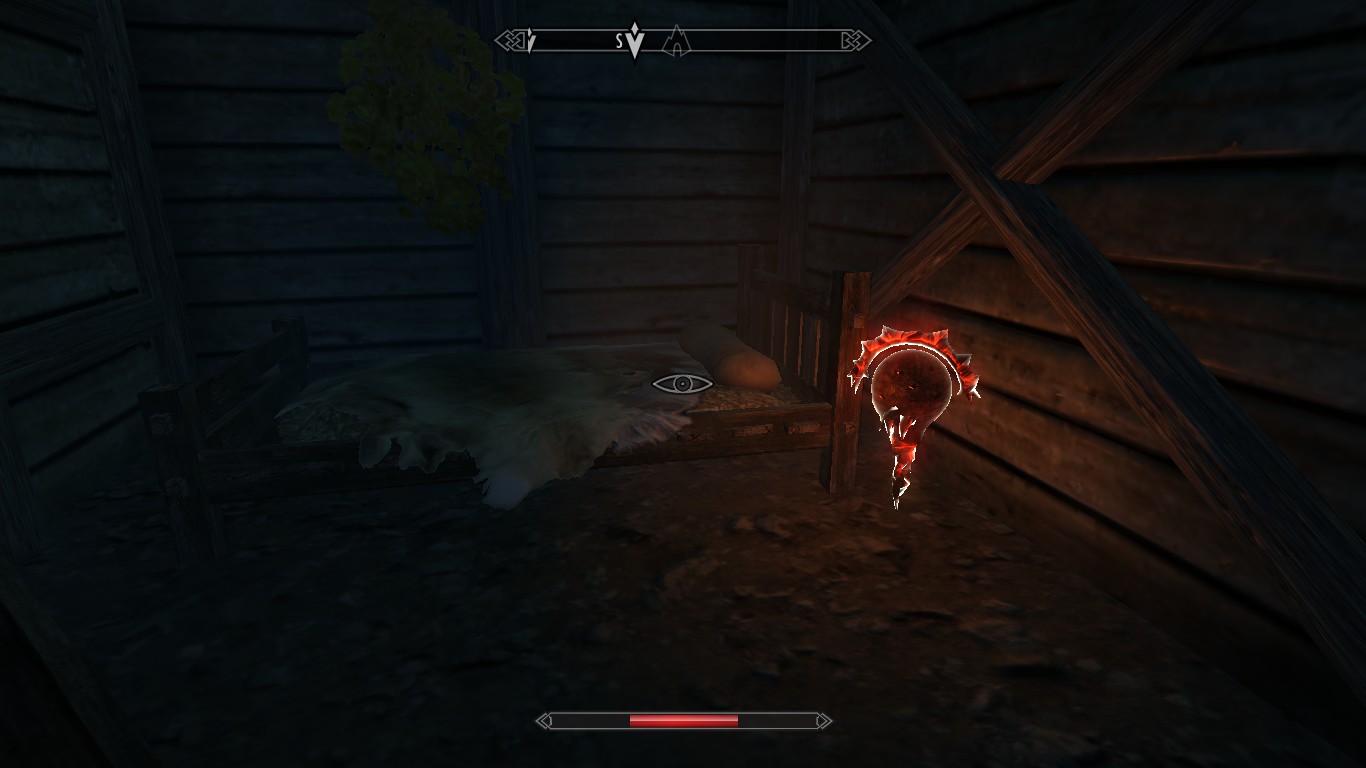1366x768 pixels.
Task: Click the cave location marker on the compass
Action: coord(677,41)
